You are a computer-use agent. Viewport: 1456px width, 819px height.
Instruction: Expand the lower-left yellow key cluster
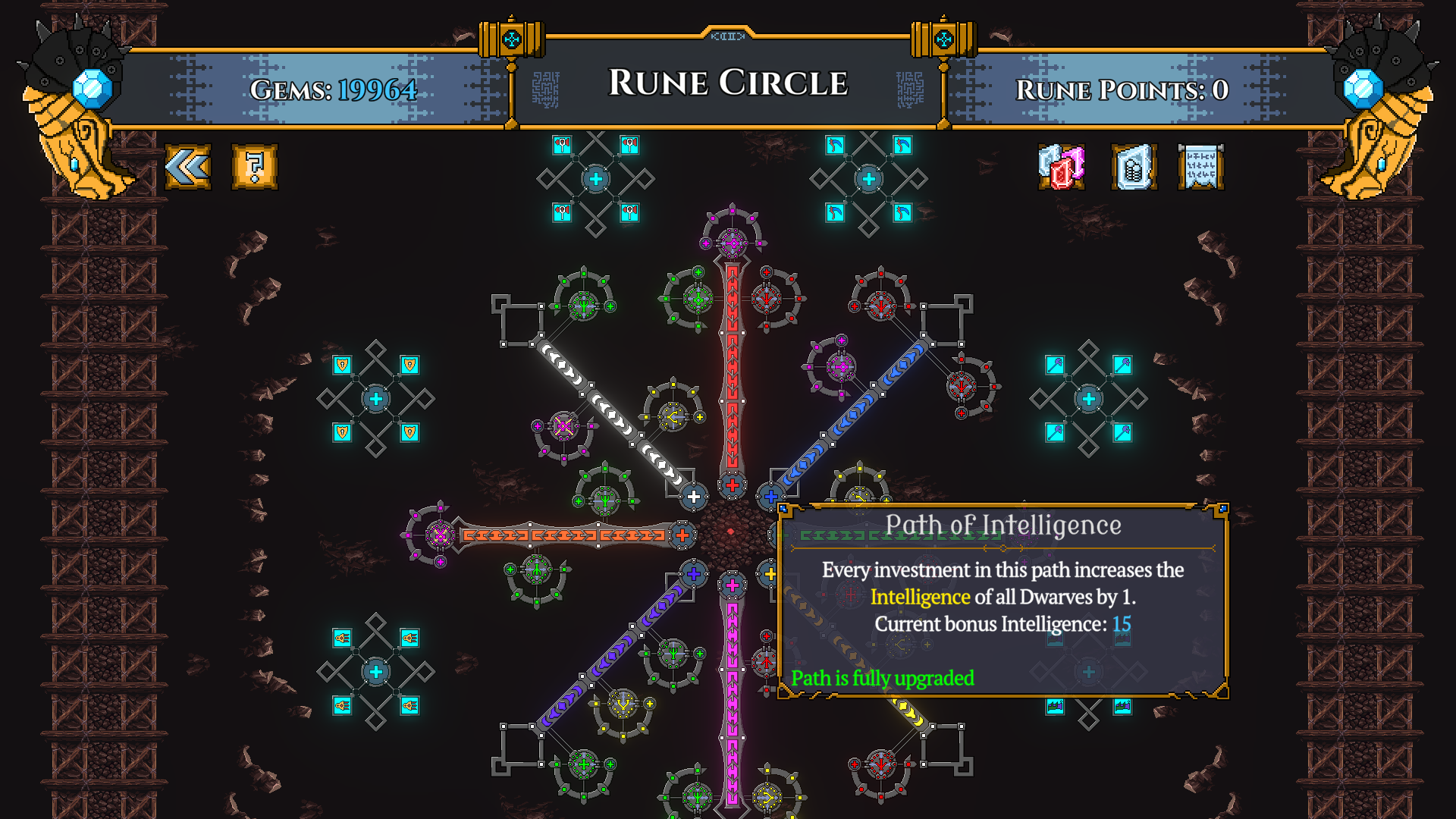click(x=375, y=671)
